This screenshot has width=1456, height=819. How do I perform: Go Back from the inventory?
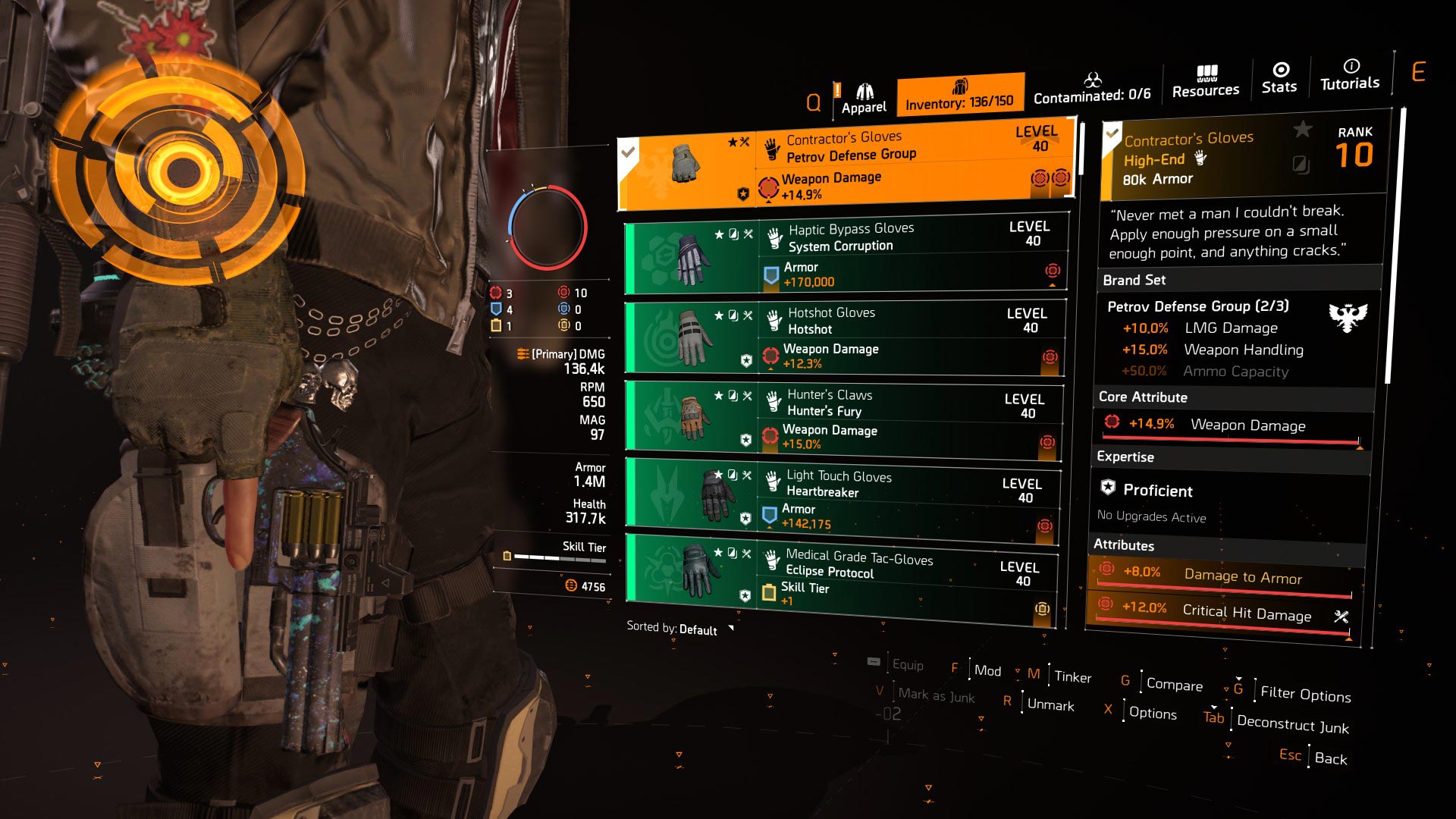click(1330, 758)
